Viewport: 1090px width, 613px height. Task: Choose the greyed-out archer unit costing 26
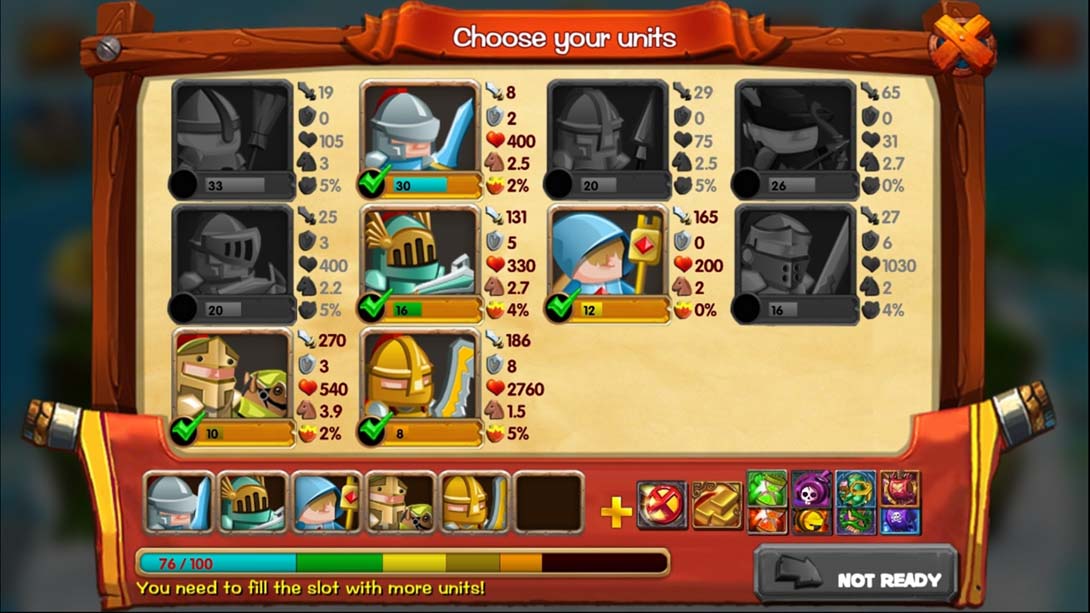[796, 137]
